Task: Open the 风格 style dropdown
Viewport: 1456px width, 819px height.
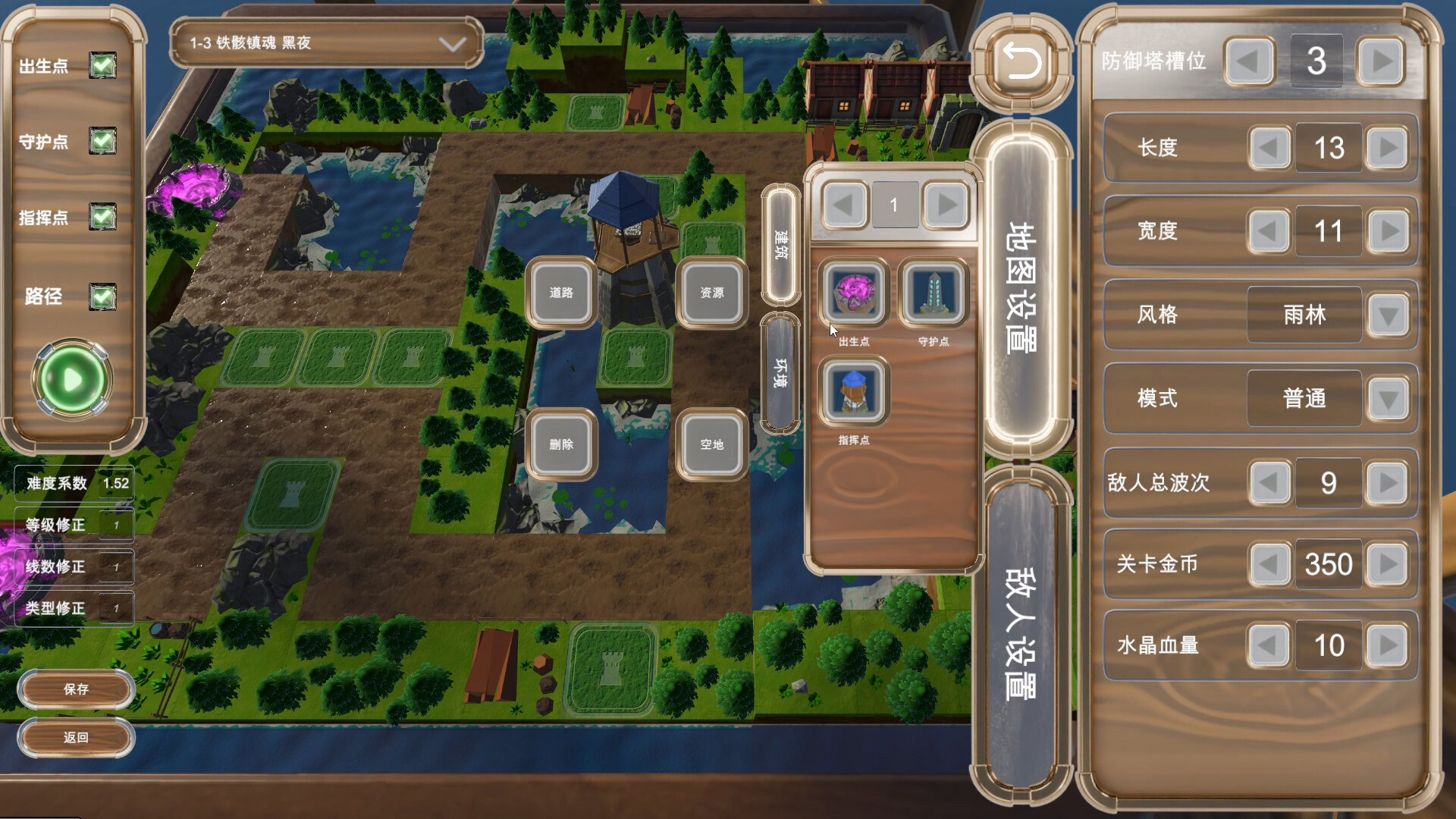Action: [x=1389, y=315]
